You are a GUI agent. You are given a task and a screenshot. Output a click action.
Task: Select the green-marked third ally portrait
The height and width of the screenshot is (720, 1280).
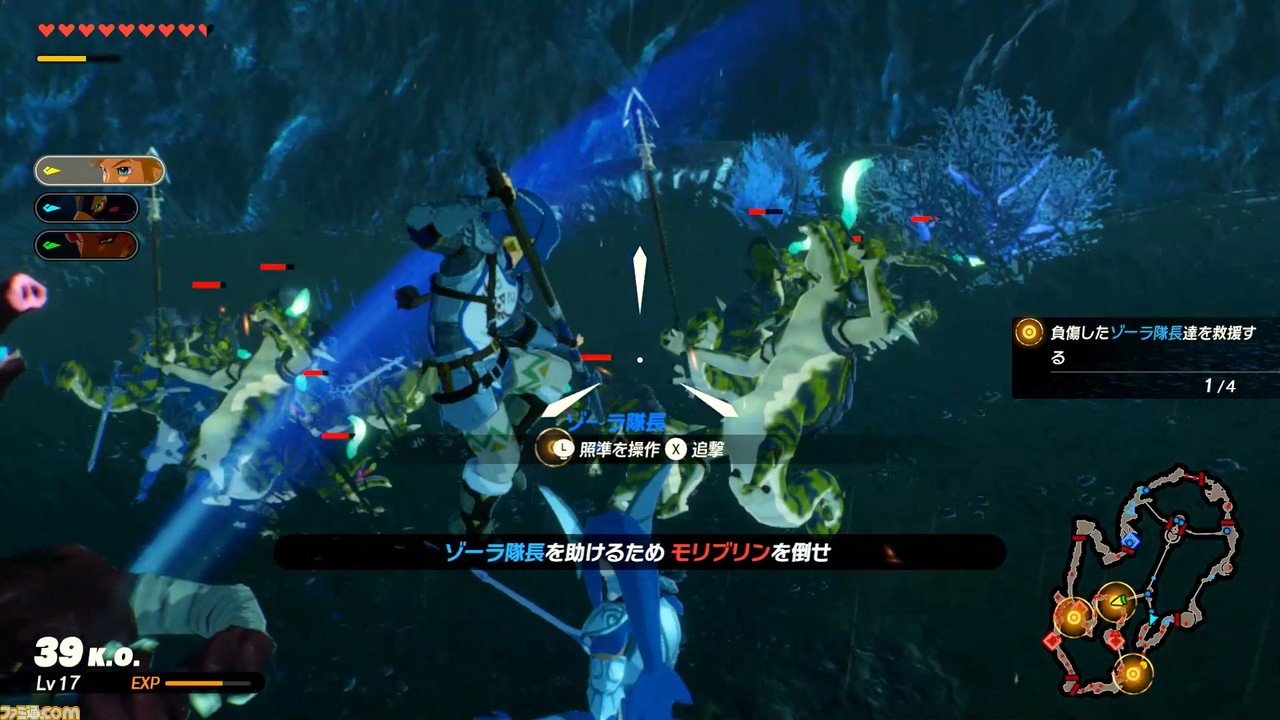pos(85,247)
